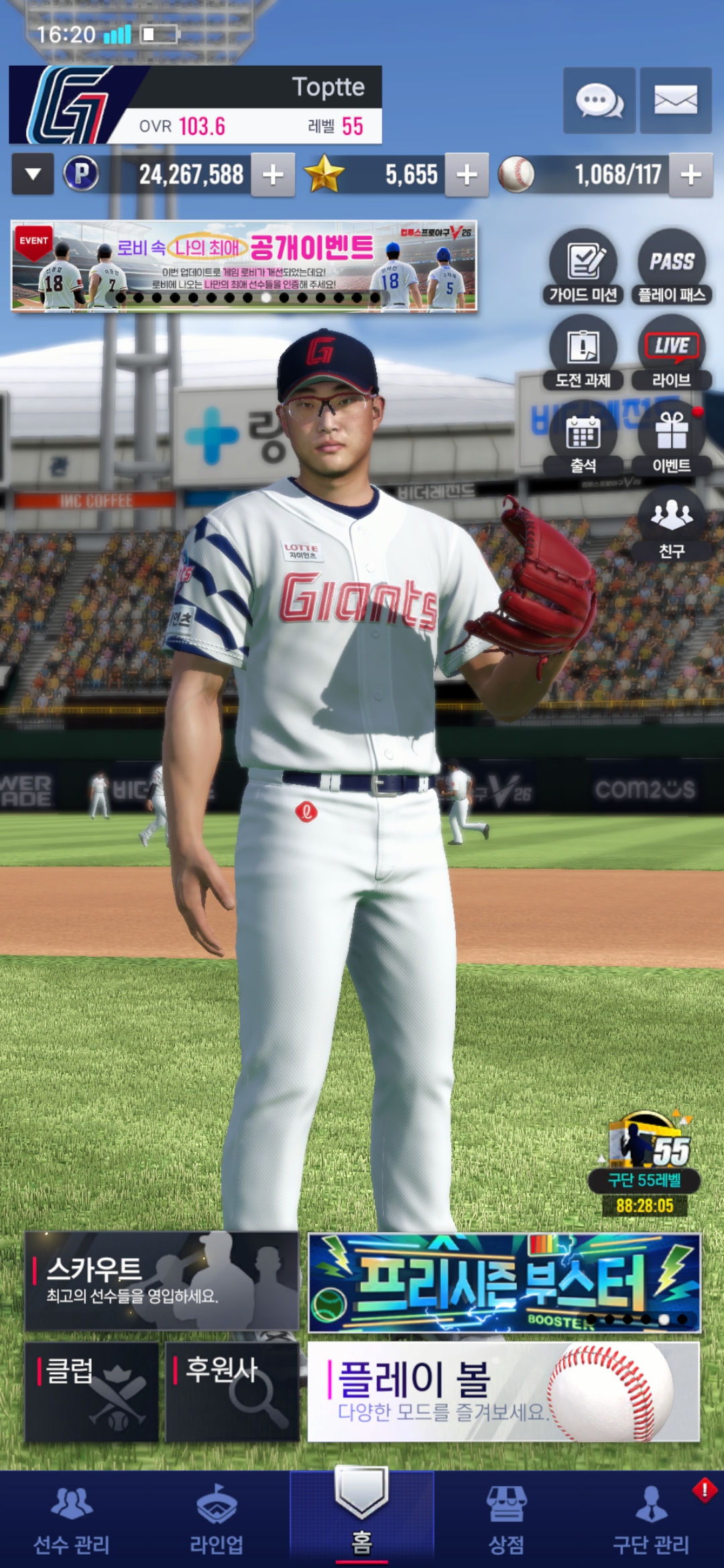Start 플레이 볼 play ball

click(503, 1391)
